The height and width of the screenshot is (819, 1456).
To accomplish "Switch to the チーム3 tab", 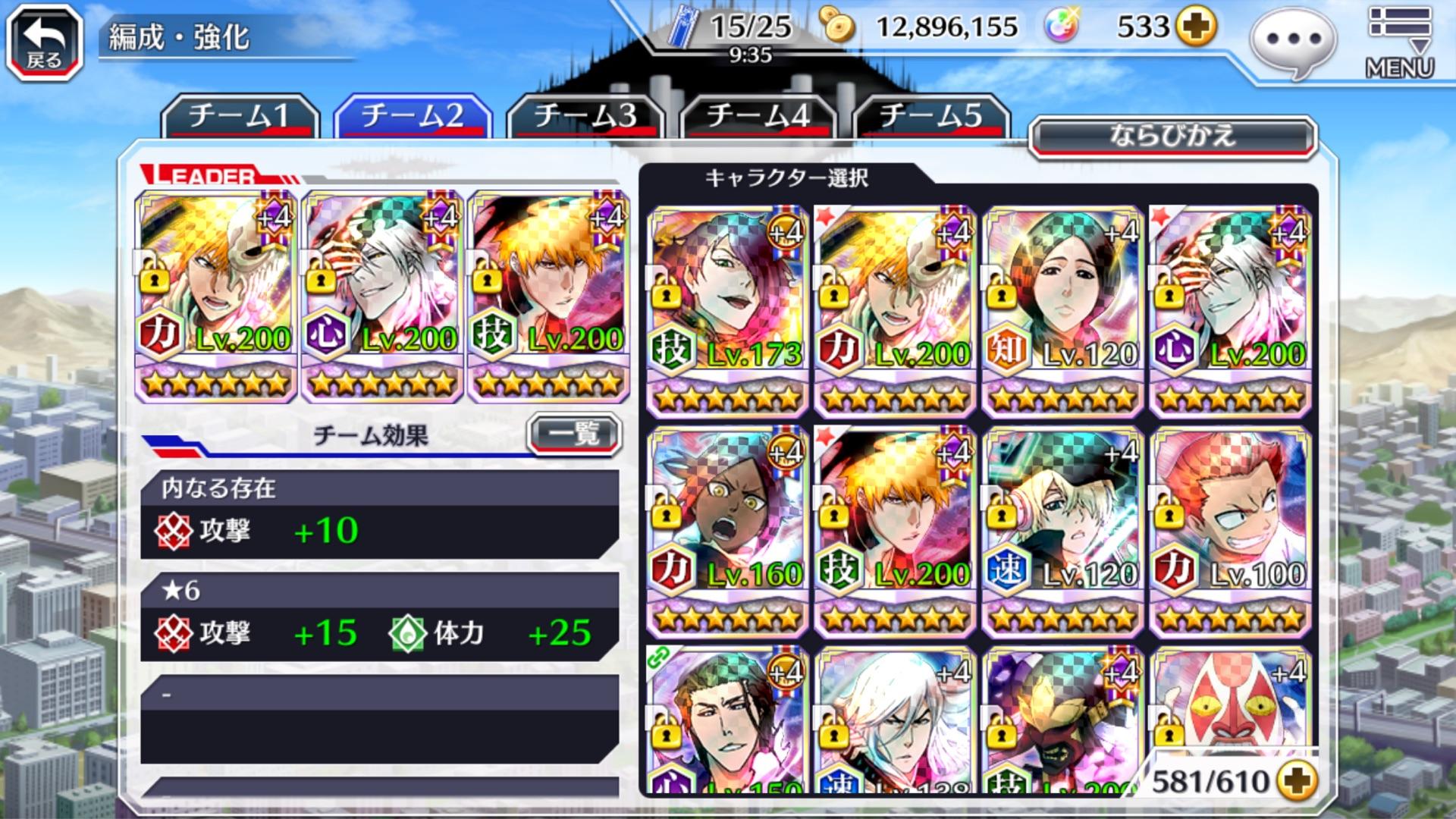I will tap(585, 116).
